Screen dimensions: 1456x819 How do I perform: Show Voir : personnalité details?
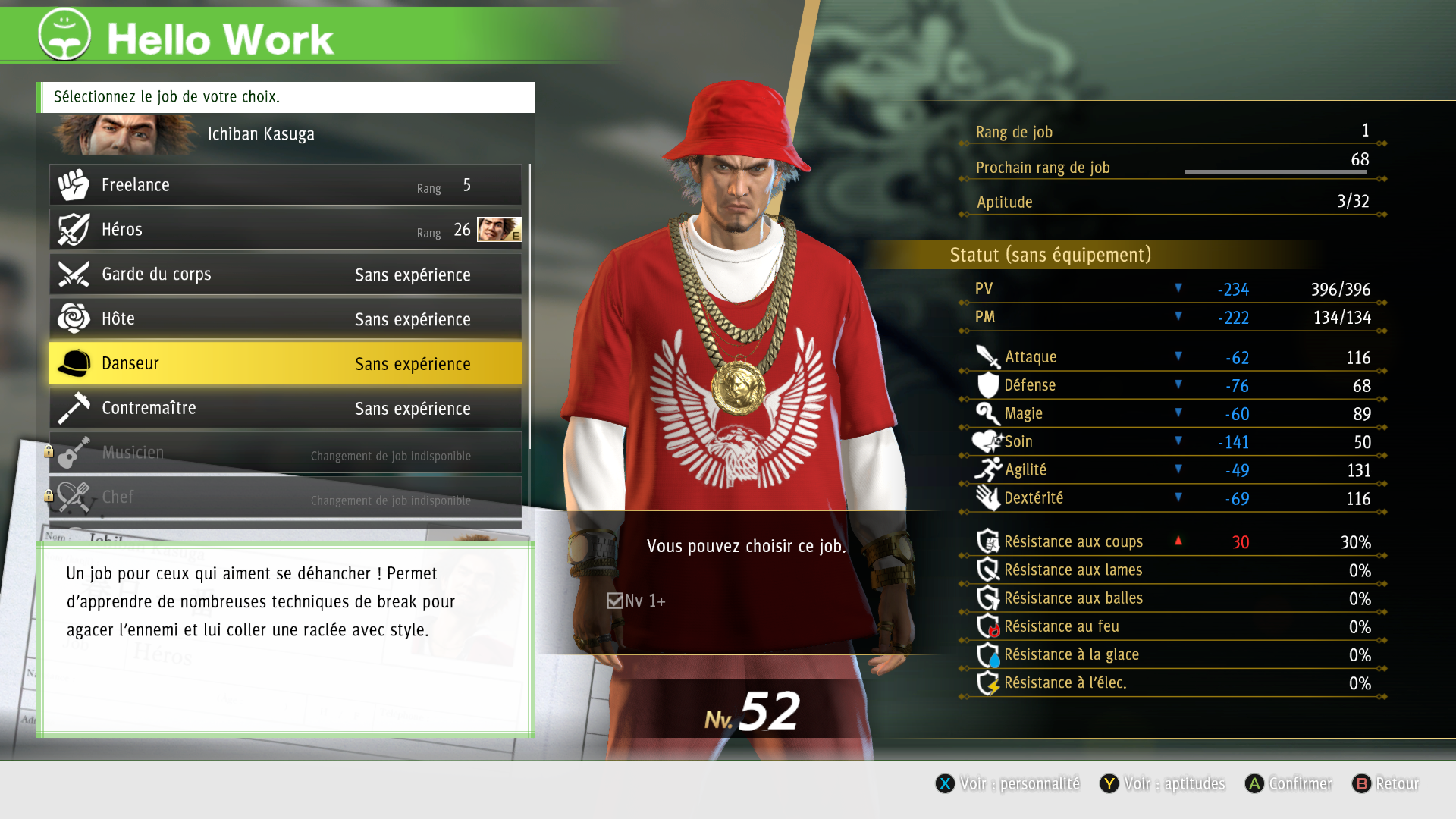1008,783
